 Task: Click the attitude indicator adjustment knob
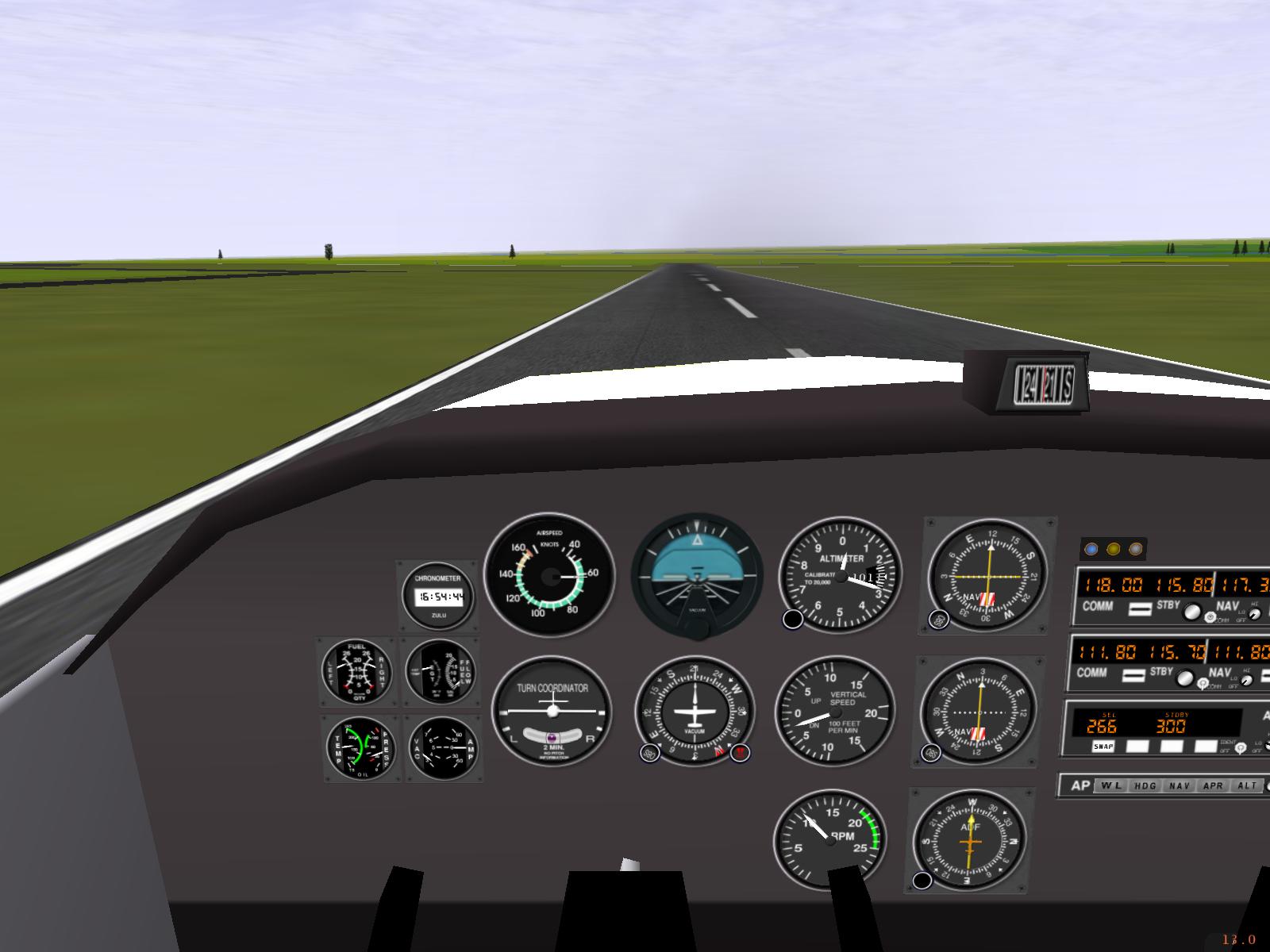pyautogui.click(x=697, y=628)
